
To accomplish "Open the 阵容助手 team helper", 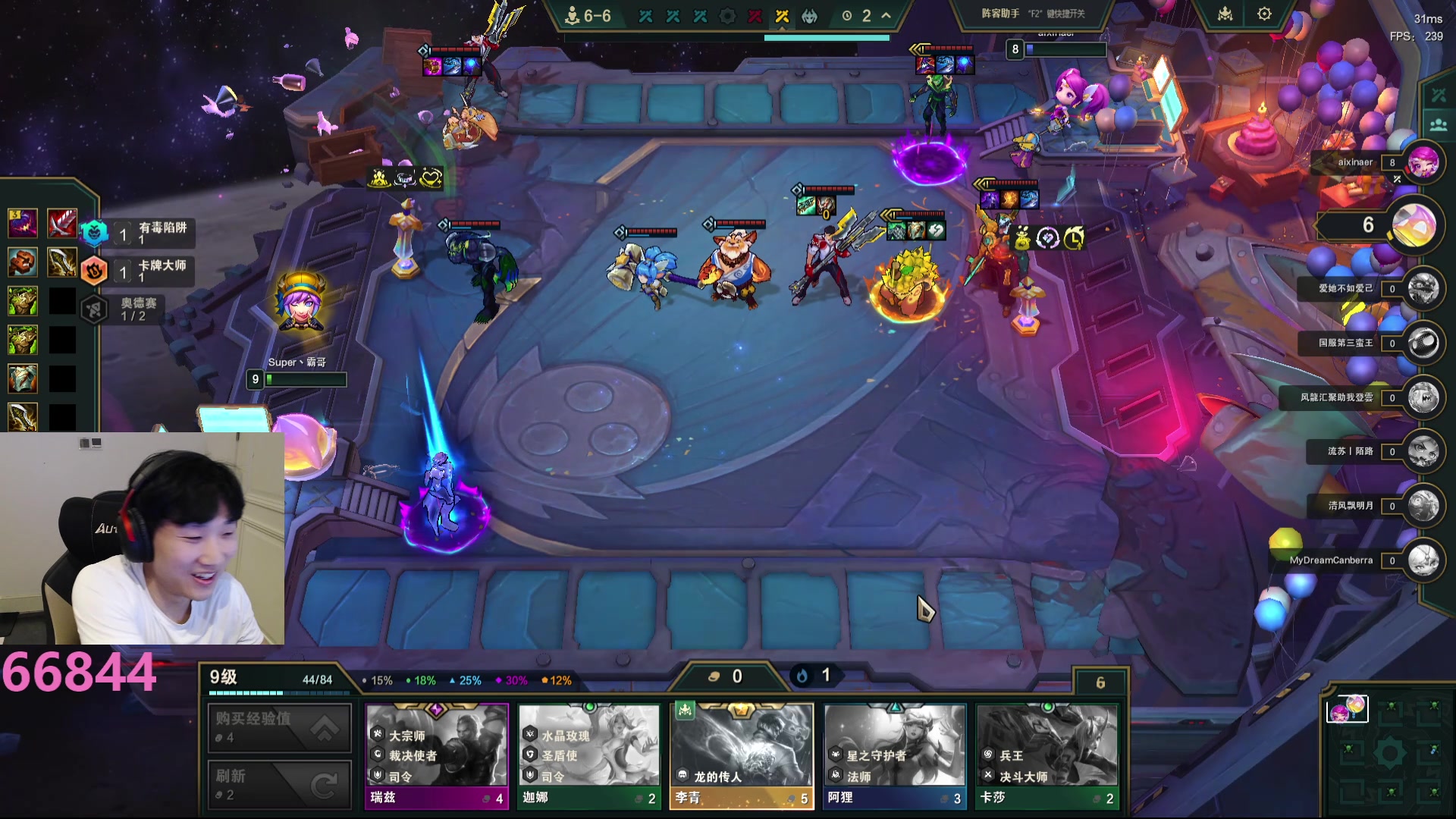I will click(x=1033, y=14).
